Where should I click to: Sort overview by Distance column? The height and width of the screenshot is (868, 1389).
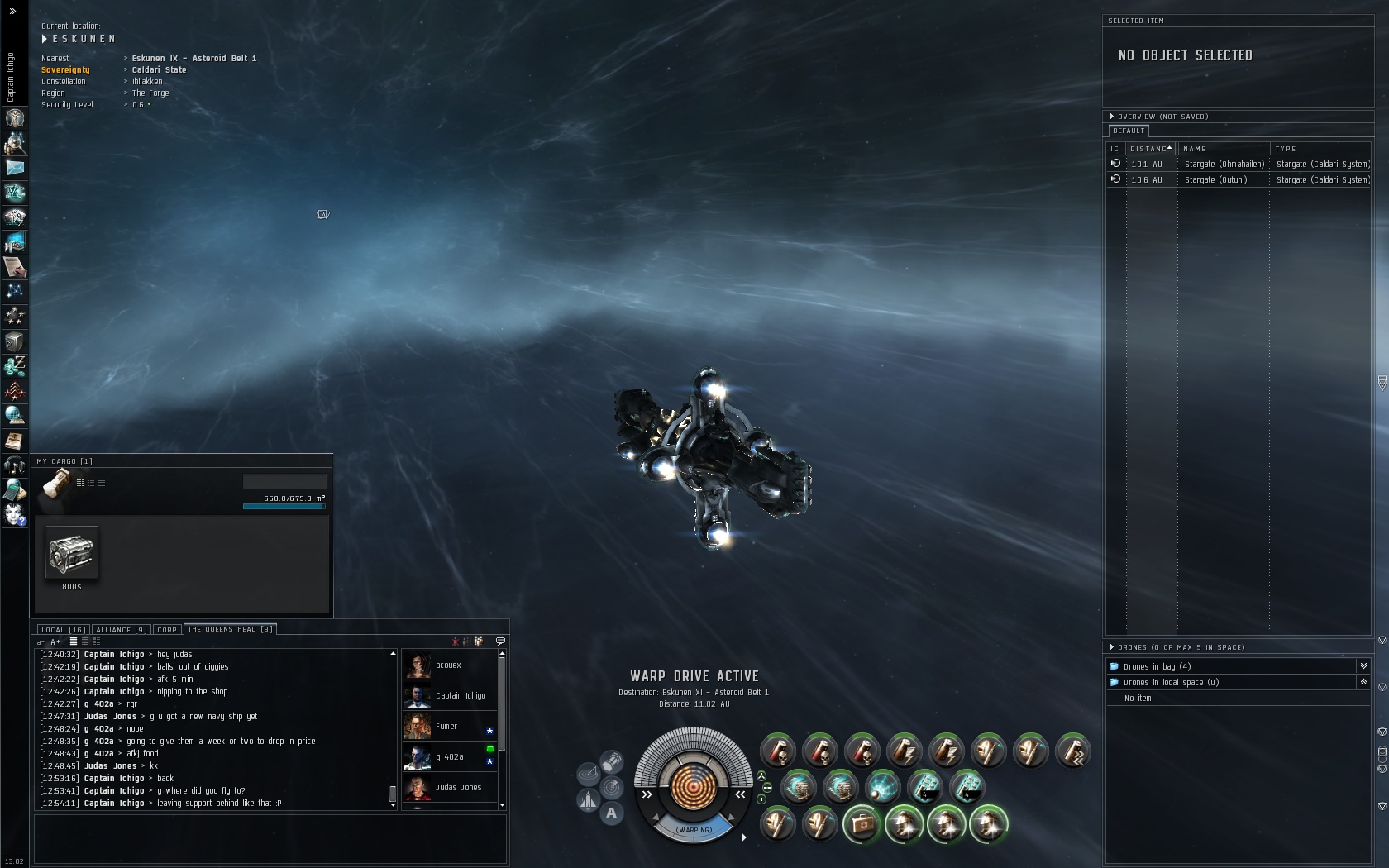[1150, 149]
